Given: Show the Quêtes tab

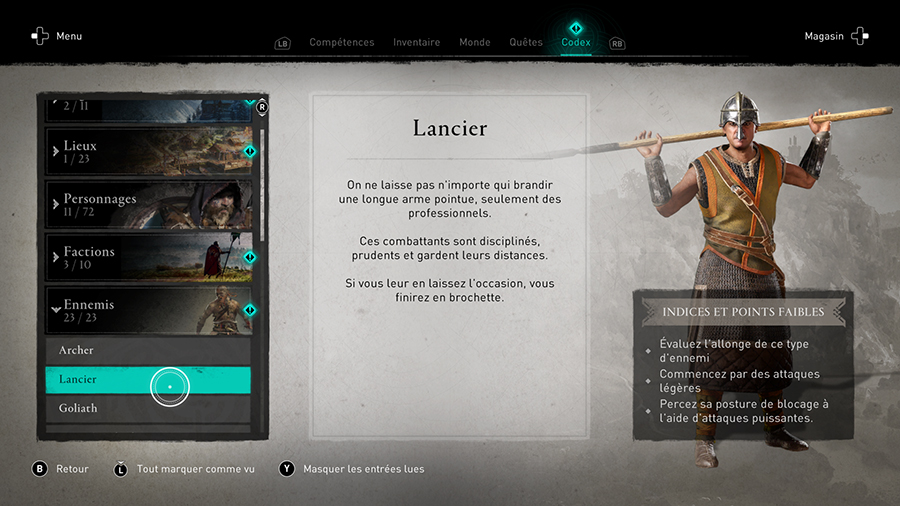Looking at the screenshot, I should tap(525, 42).
